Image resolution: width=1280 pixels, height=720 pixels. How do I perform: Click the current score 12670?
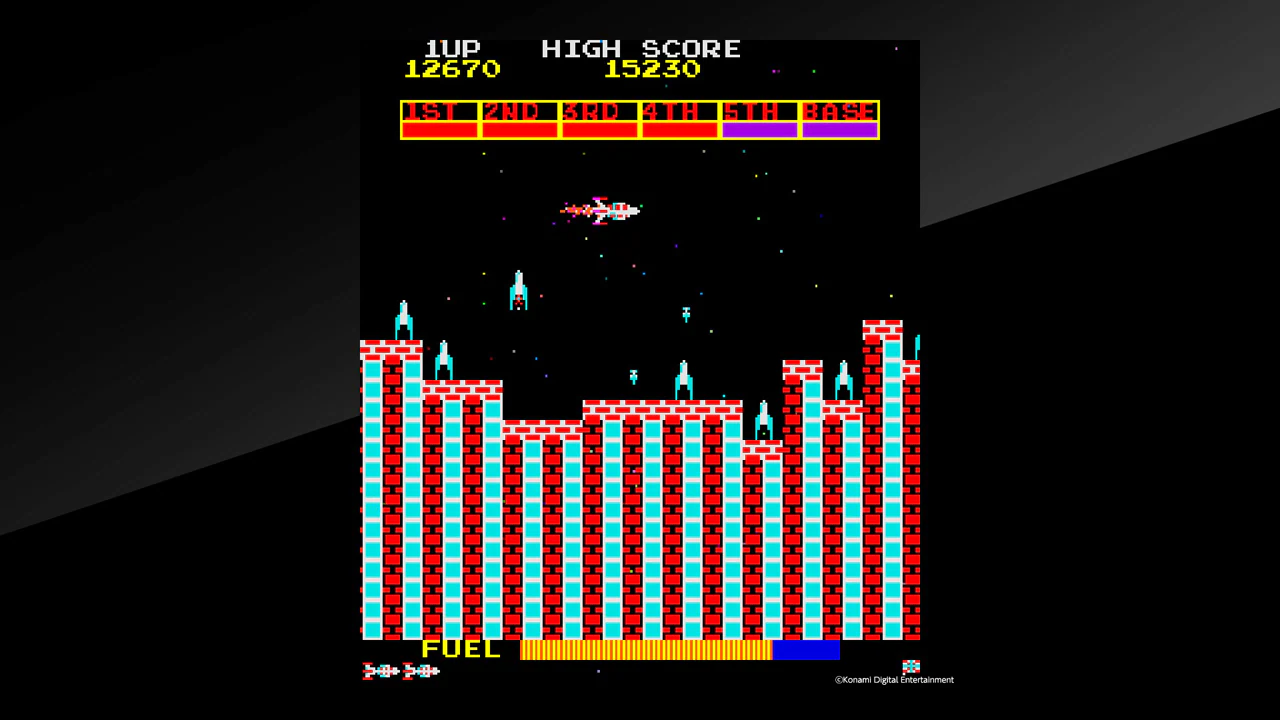pyautogui.click(x=452, y=69)
